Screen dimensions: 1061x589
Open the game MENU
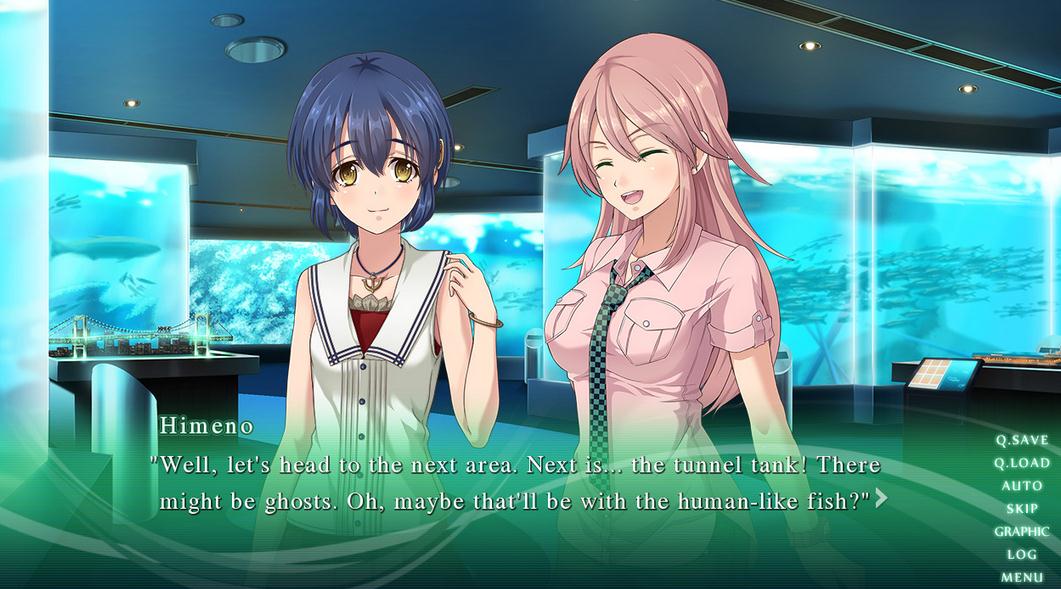click(1022, 577)
